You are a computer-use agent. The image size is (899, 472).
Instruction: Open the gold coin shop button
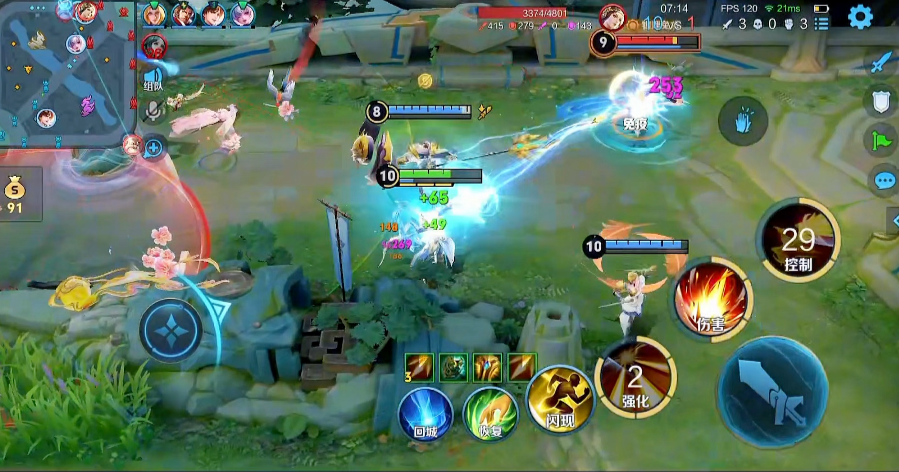pos(15,192)
